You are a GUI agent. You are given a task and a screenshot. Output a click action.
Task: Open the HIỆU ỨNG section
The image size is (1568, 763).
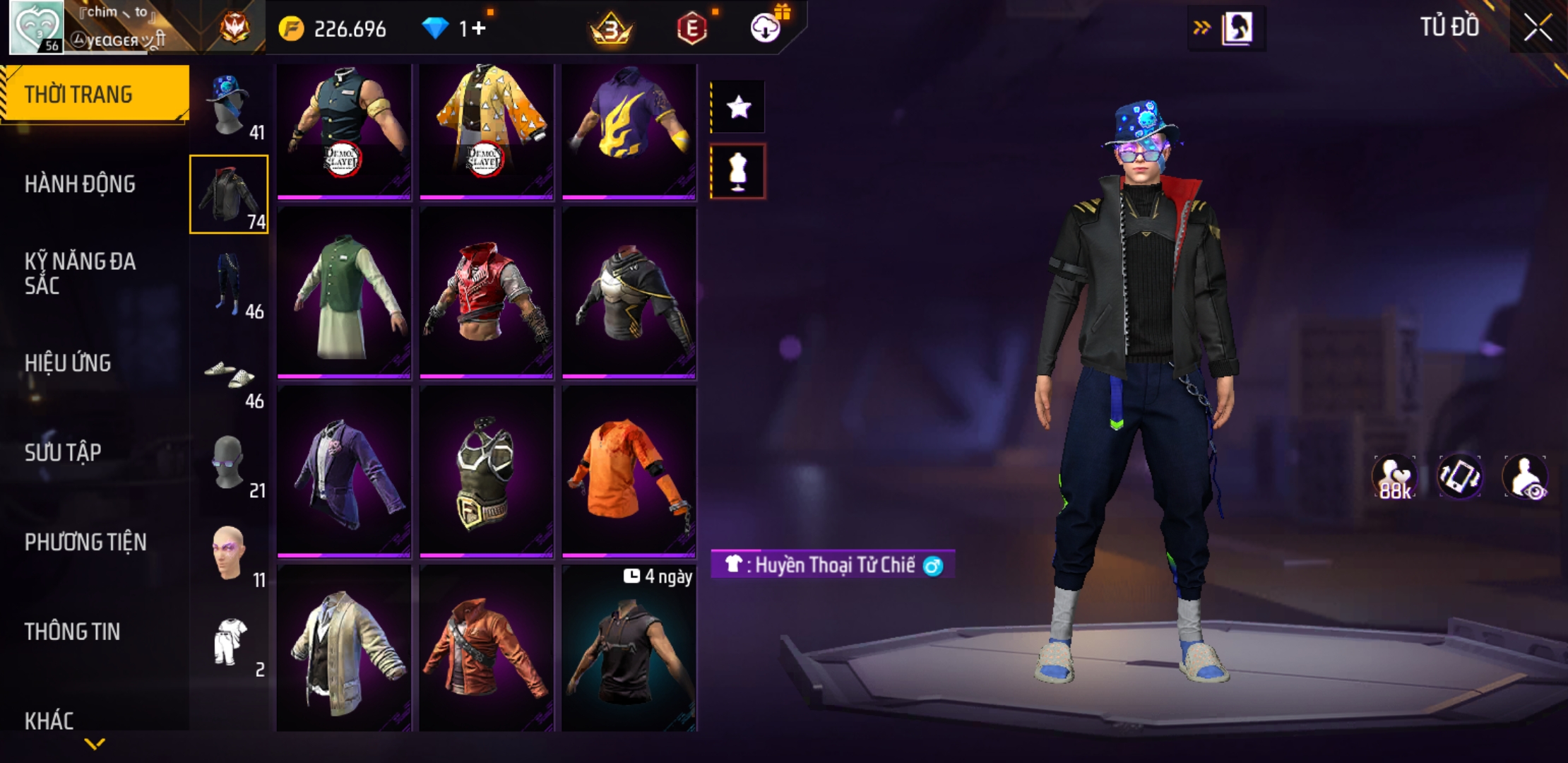pos(68,363)
